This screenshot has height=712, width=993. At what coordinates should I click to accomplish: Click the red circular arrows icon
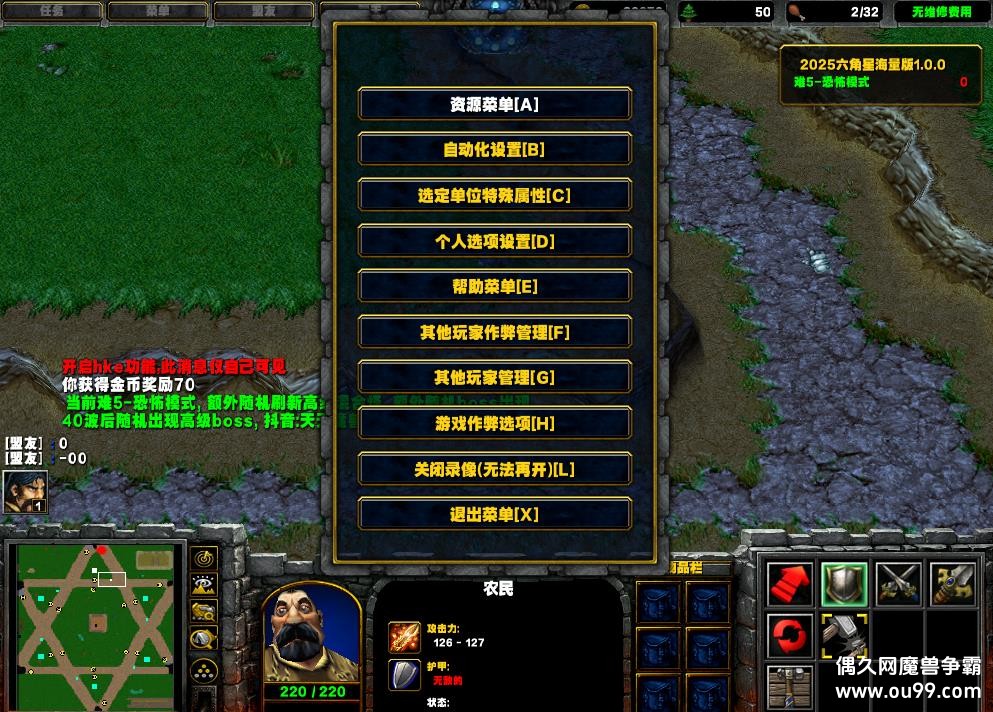point(790,637)
